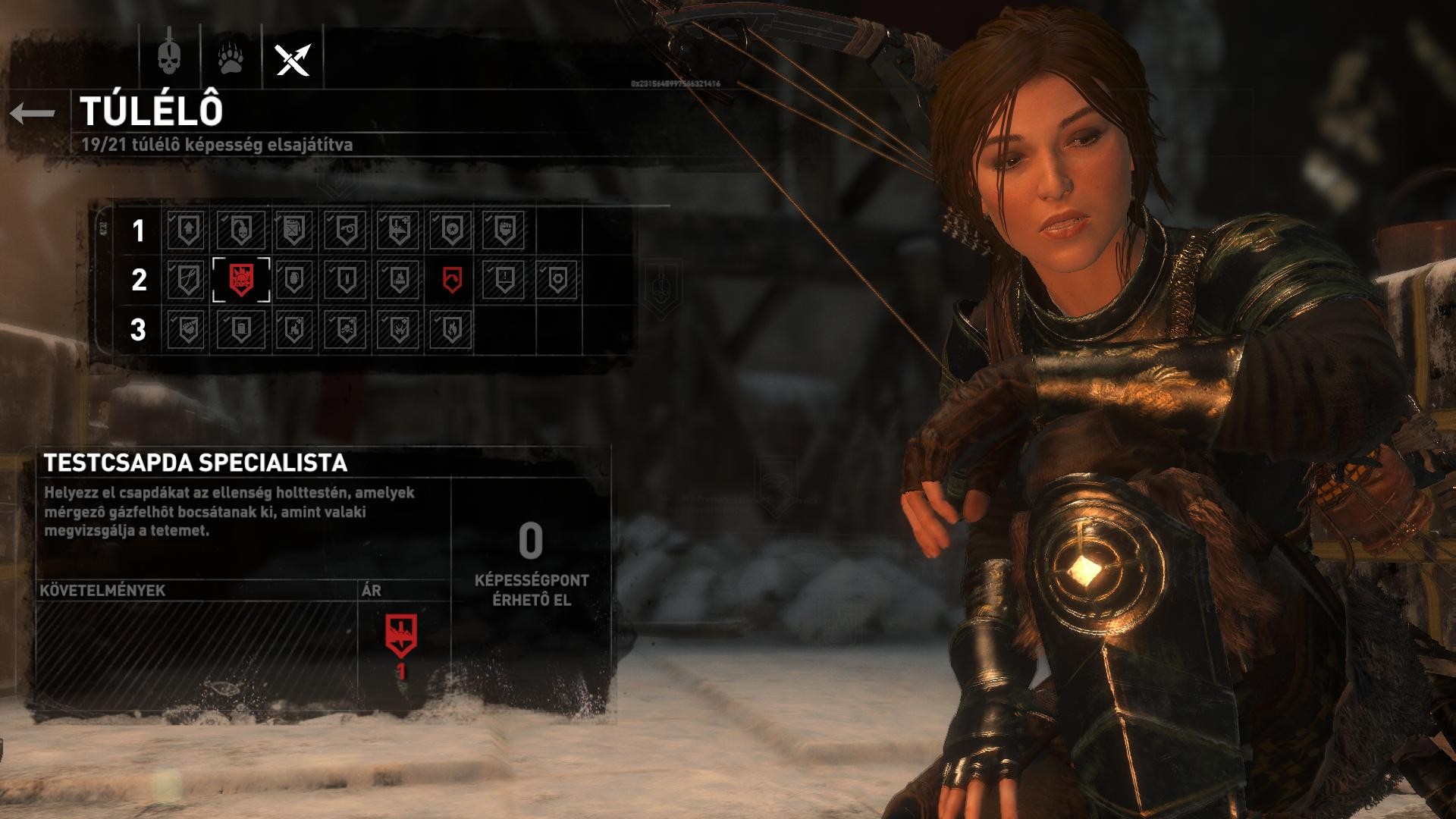
Task: Select the star badge skill icon
Action: pos(452,230)
